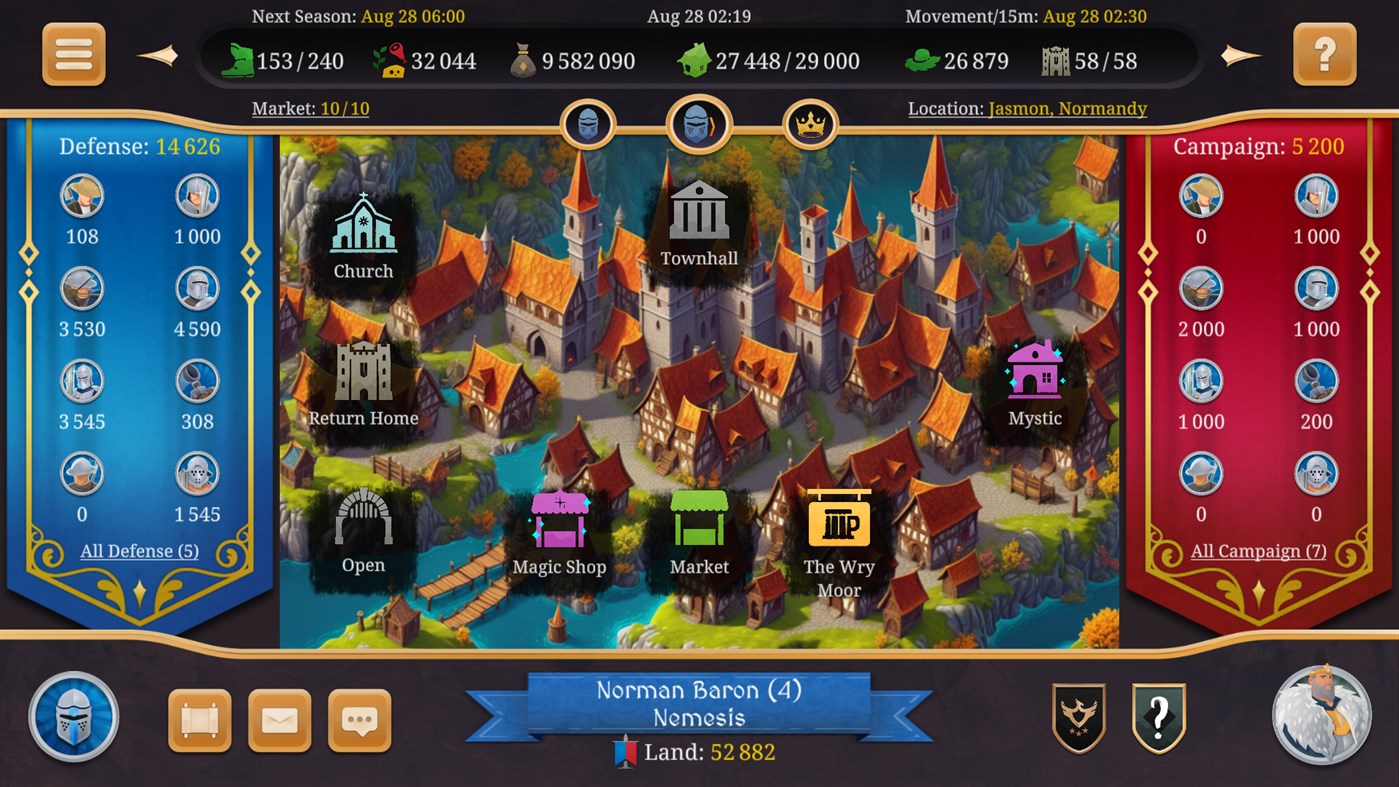The height and width of the screenshot is (787, 1399).
Task: Switch to the left knight helmet view
Action: [x=588, y=122]
